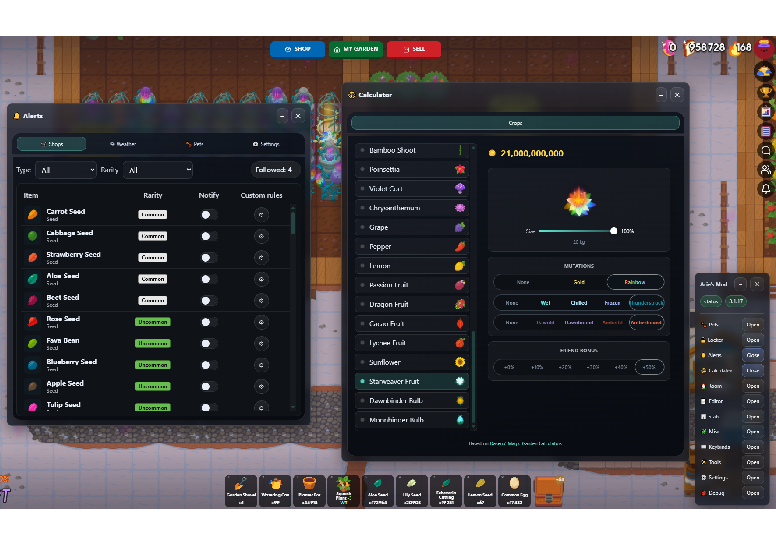Switch to the Weather tab in Alerts

124,144
